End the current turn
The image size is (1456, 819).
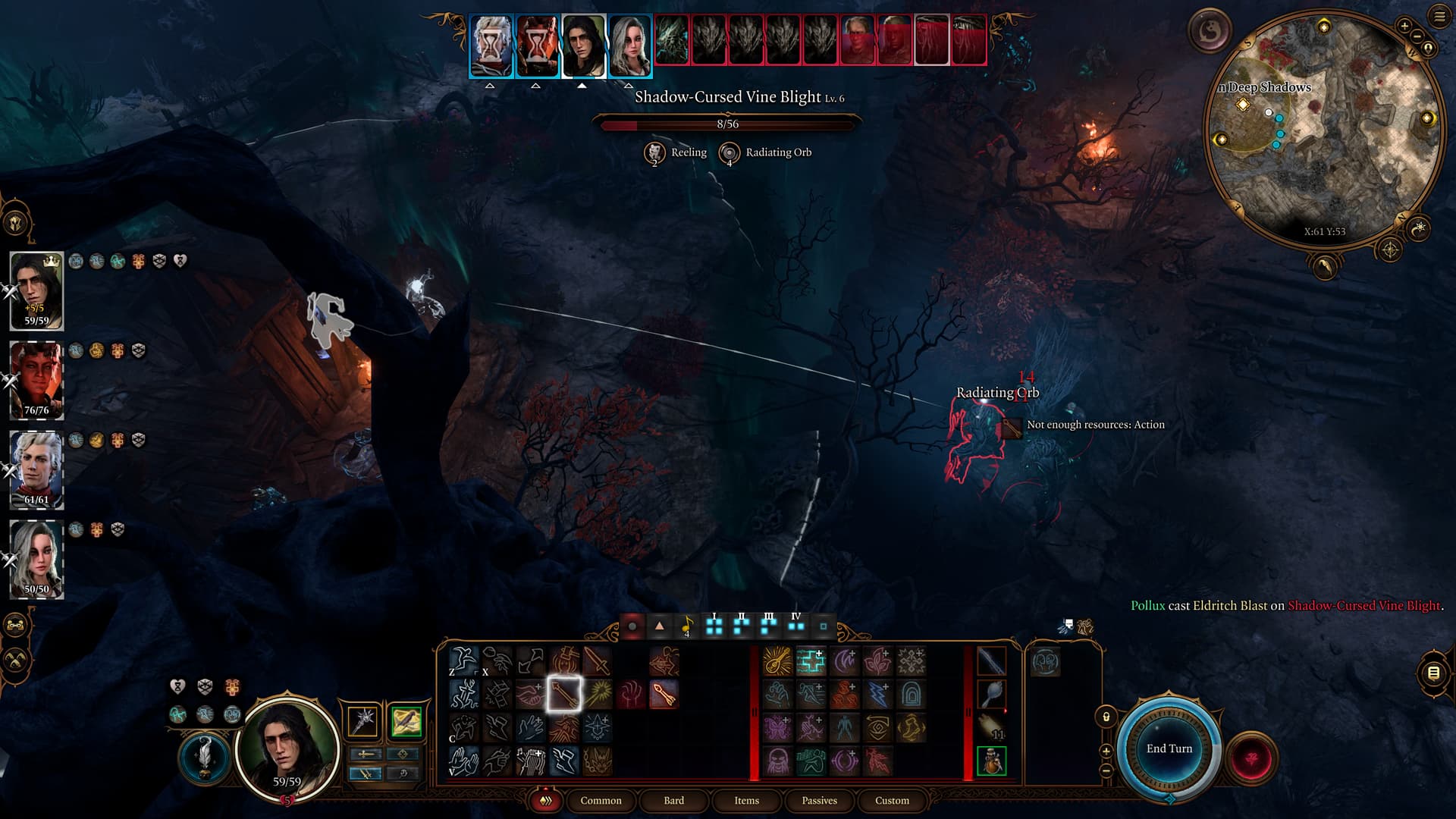coord(1169,748)
